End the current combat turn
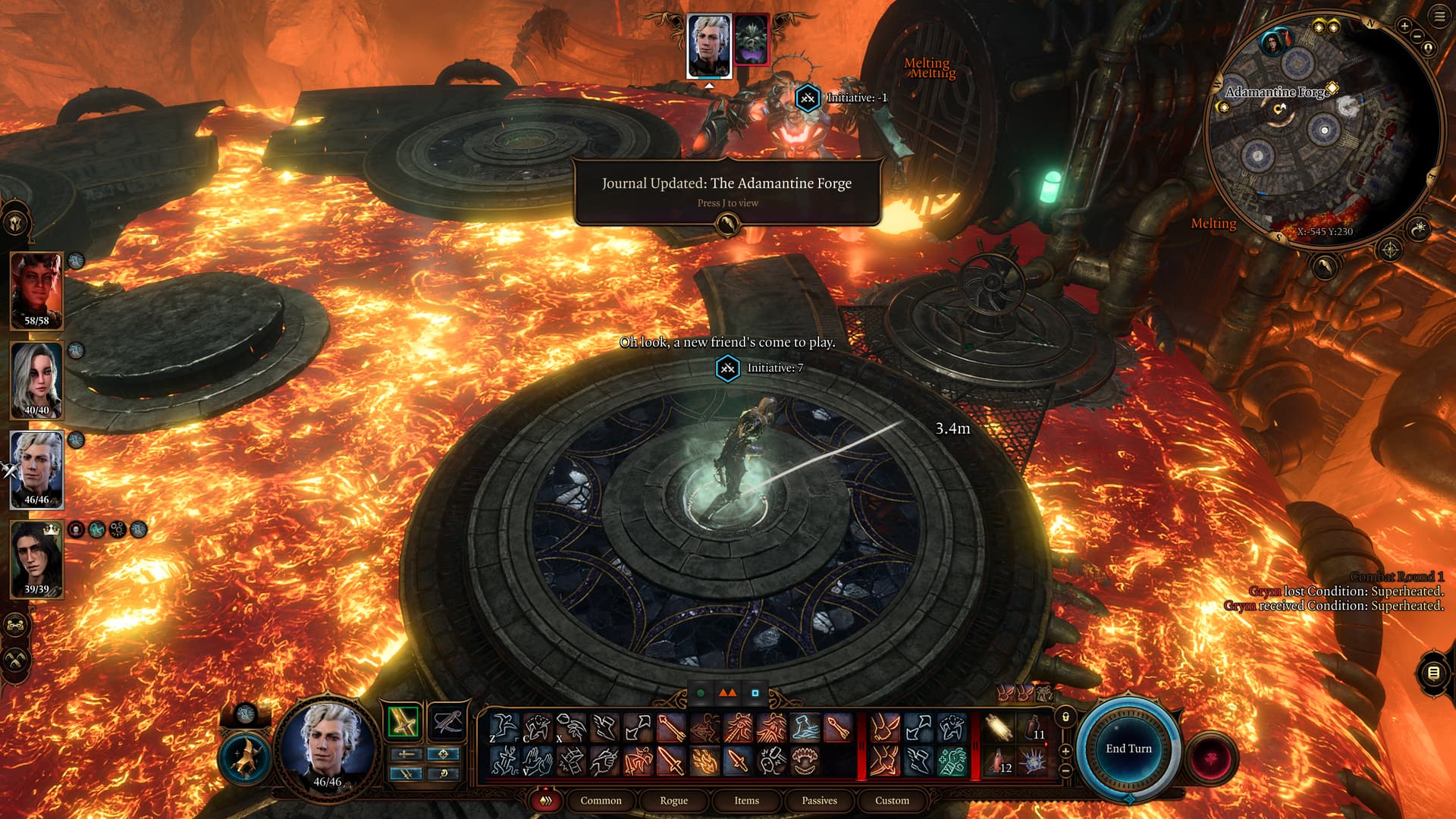Viewport: 1456px width, 819px height. tap(1128, 748)
